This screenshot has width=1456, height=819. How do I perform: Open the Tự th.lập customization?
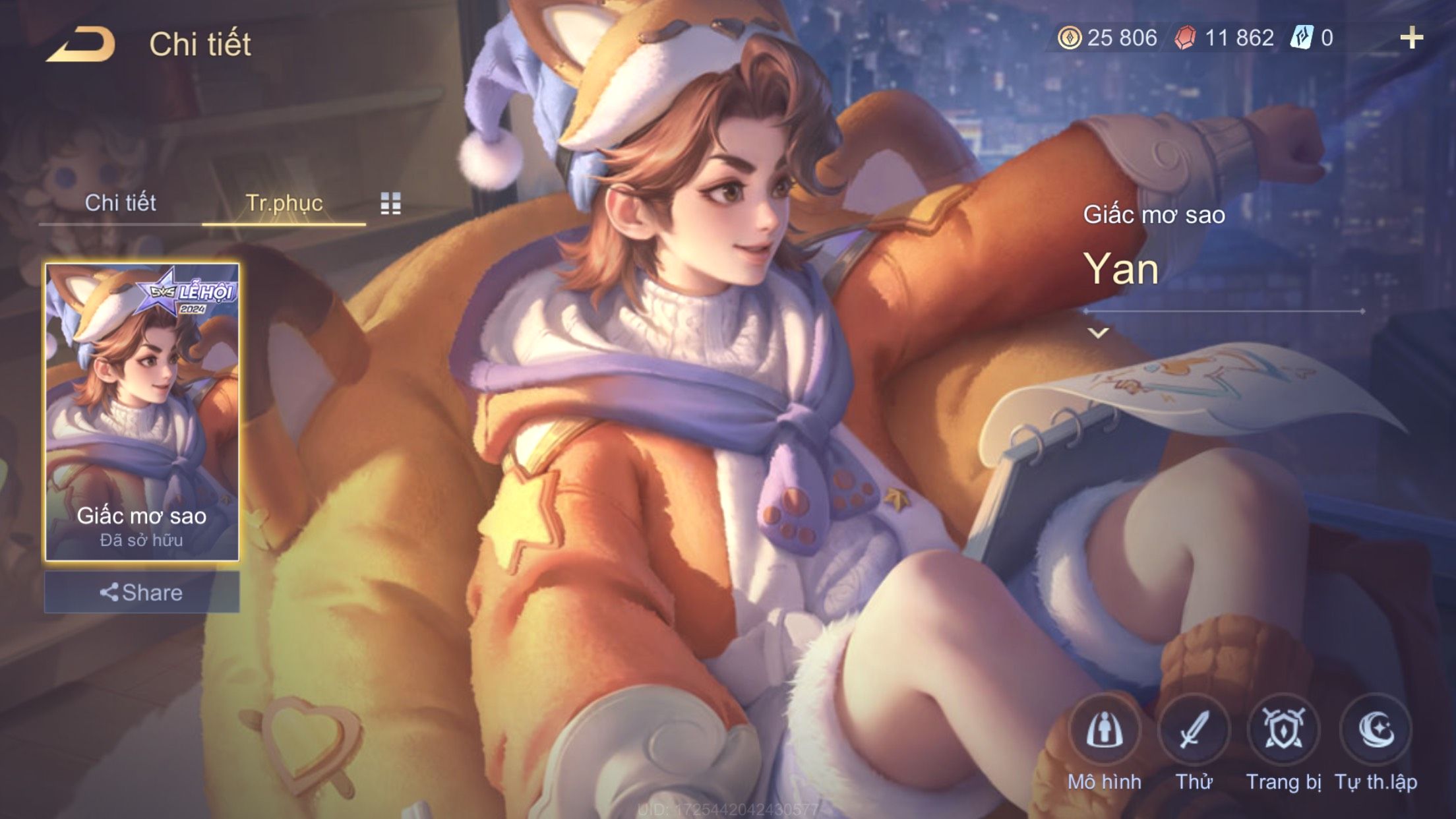tap(1376, 731)
